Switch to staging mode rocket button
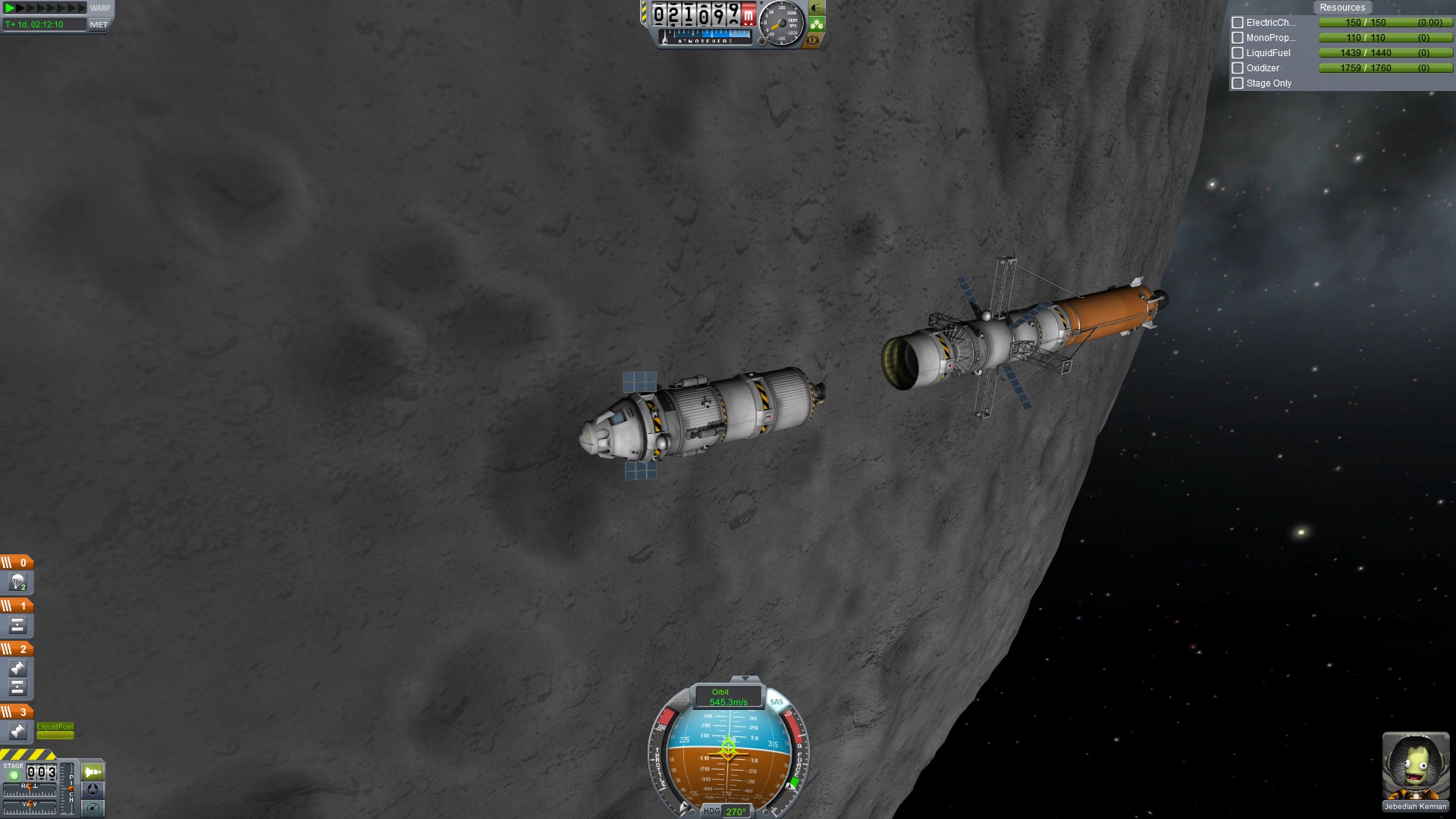This screenshot has width=1456, height=819. [x=93, y=772]
